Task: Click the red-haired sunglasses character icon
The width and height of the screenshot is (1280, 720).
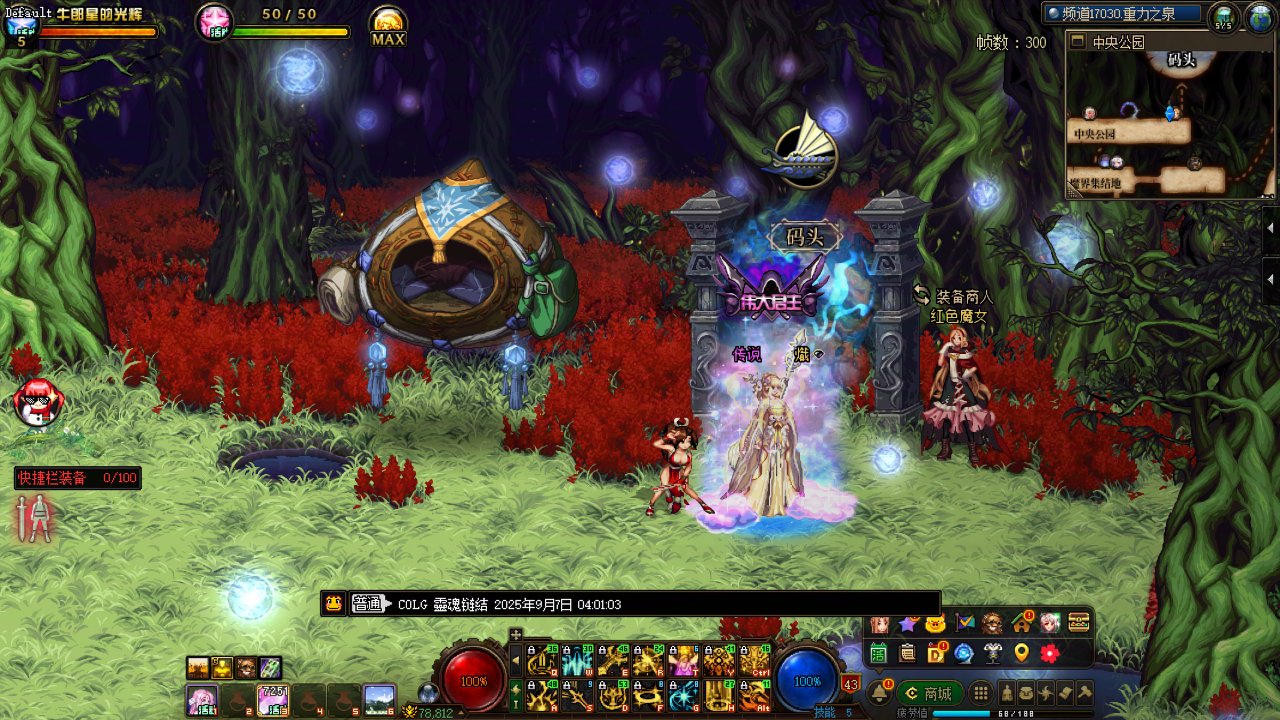Action: (39, 402)
